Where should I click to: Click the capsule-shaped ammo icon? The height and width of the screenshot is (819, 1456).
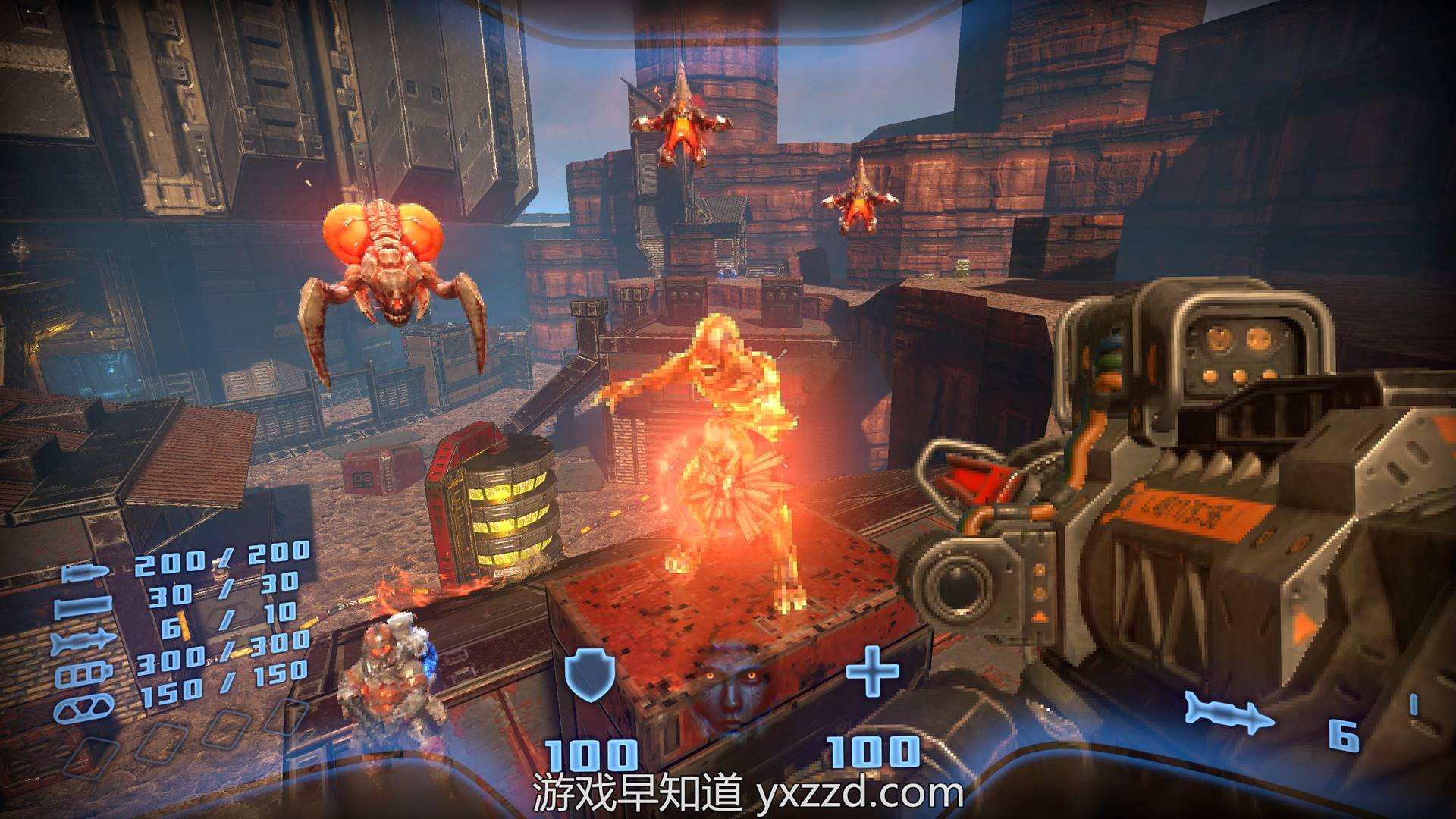click(x=82, y=708)
